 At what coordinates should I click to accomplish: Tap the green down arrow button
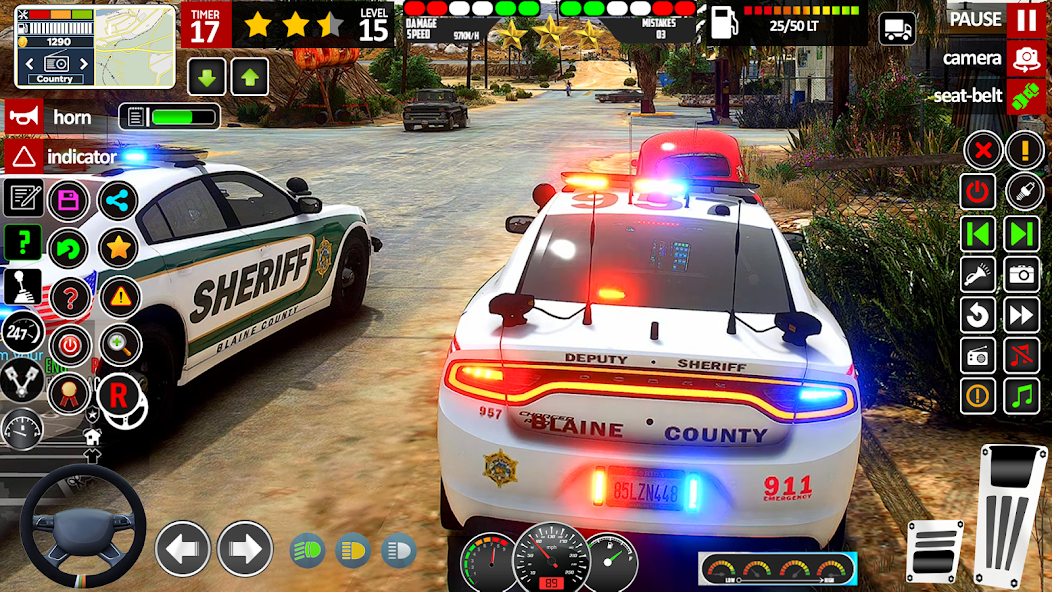point(207,77)
